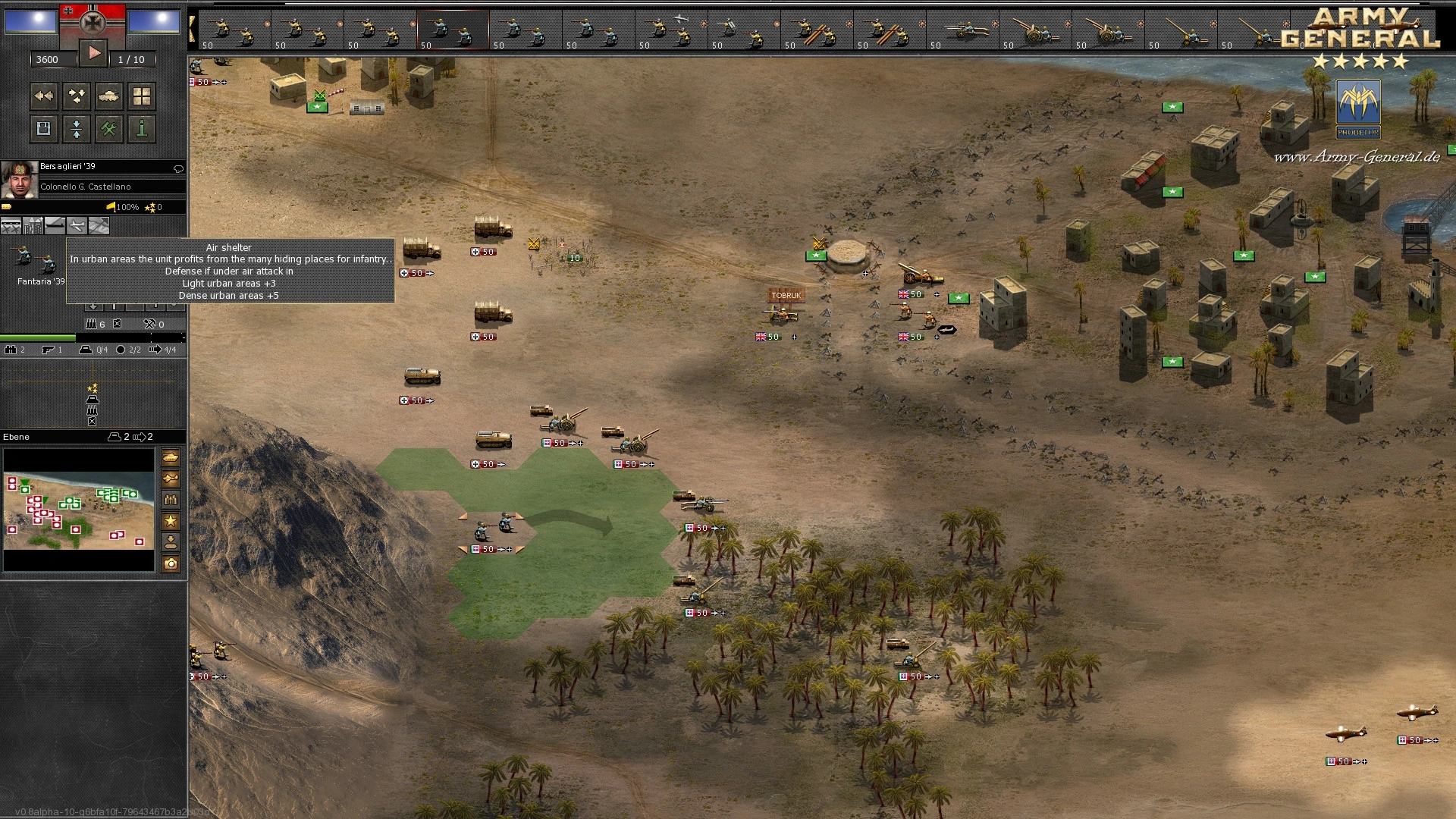Save the game with the floppy disk
This screenshot has width=1456, height=819.
tap(44, 129)
